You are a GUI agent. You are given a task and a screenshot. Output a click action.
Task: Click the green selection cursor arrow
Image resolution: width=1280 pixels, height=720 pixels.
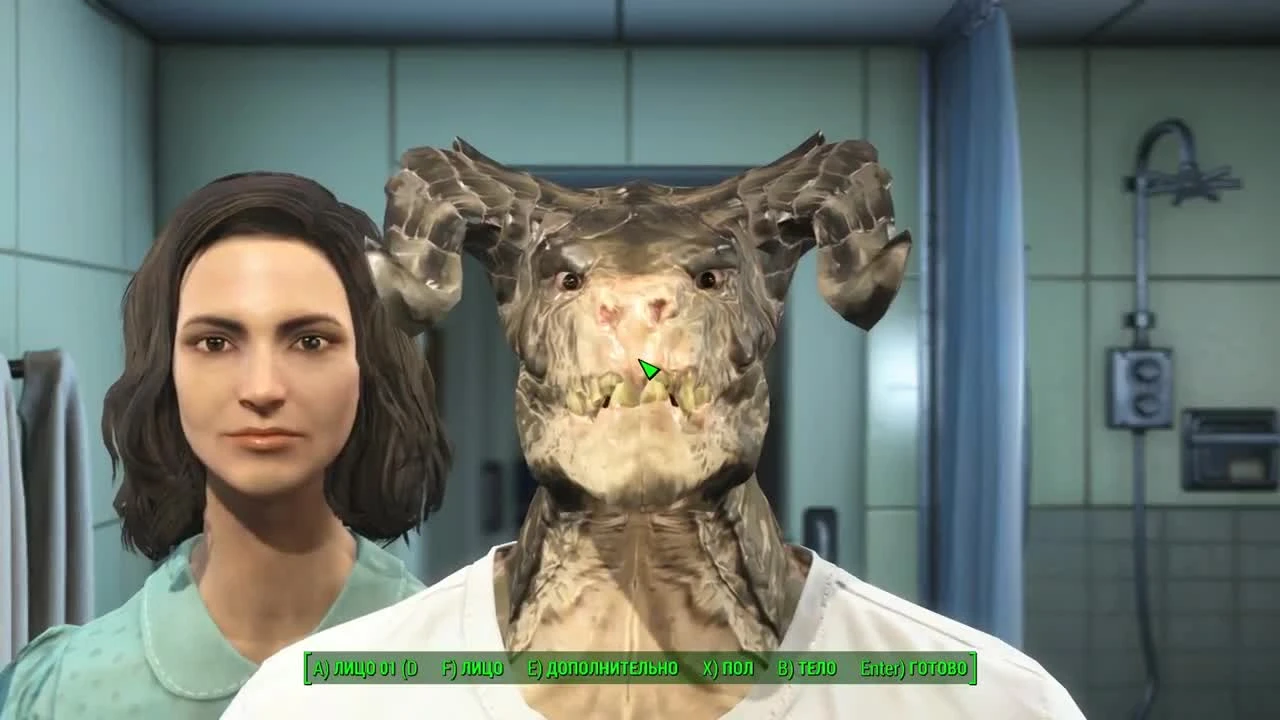click(649, 368)
